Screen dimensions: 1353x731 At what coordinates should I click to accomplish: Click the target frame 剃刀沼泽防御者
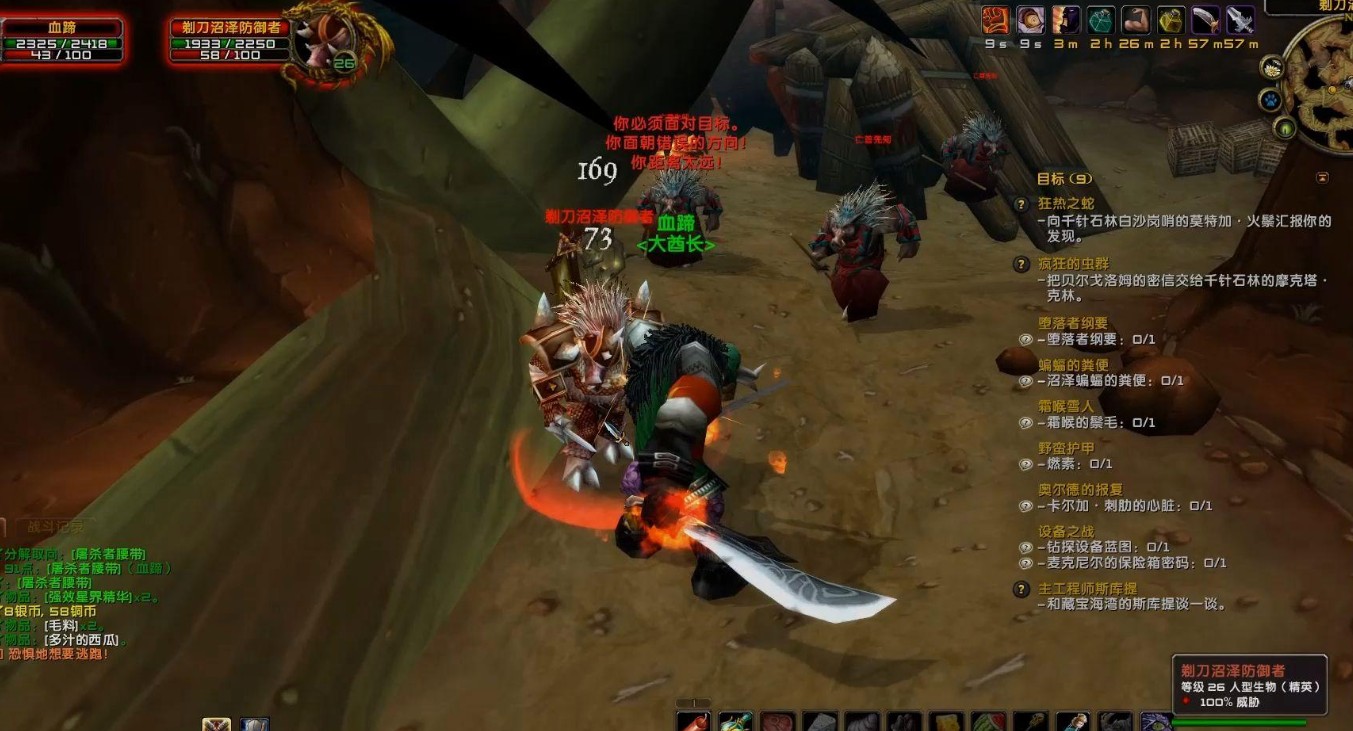230,40
